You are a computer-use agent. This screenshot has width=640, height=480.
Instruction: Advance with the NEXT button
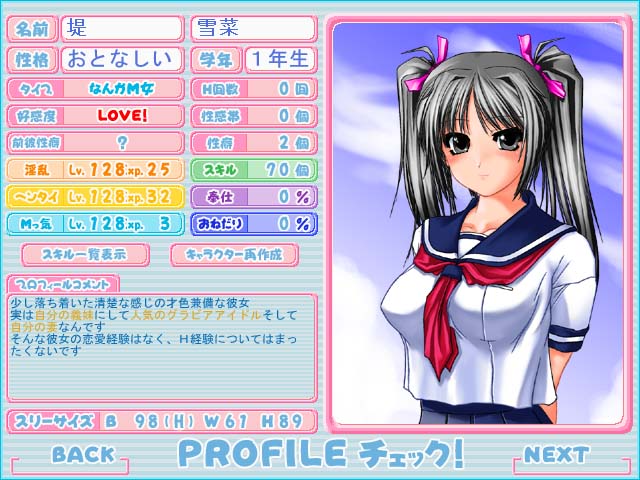(556, 454)
